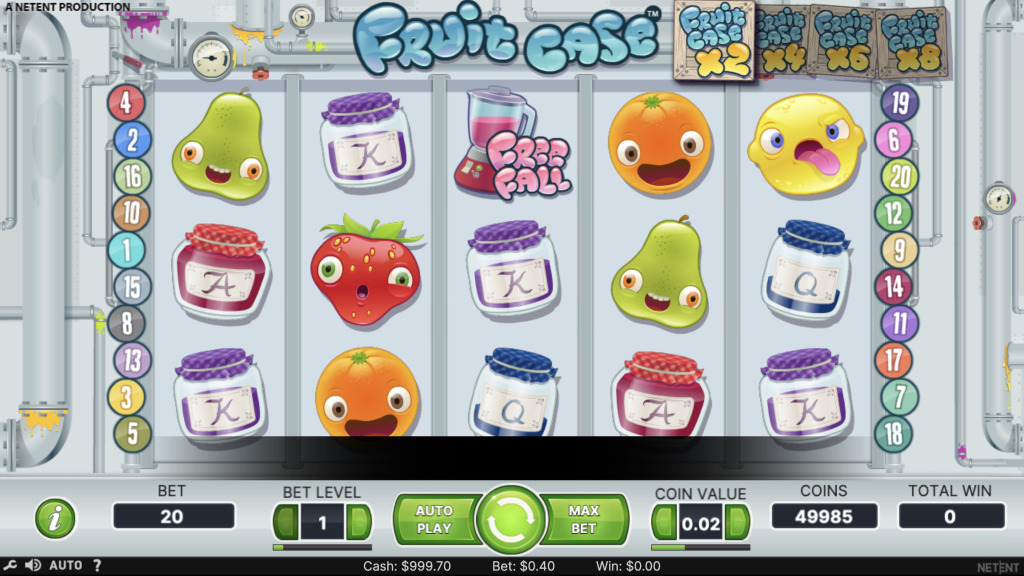Open the wrench settings icon

pyautogui.click(x=12, y=566)
